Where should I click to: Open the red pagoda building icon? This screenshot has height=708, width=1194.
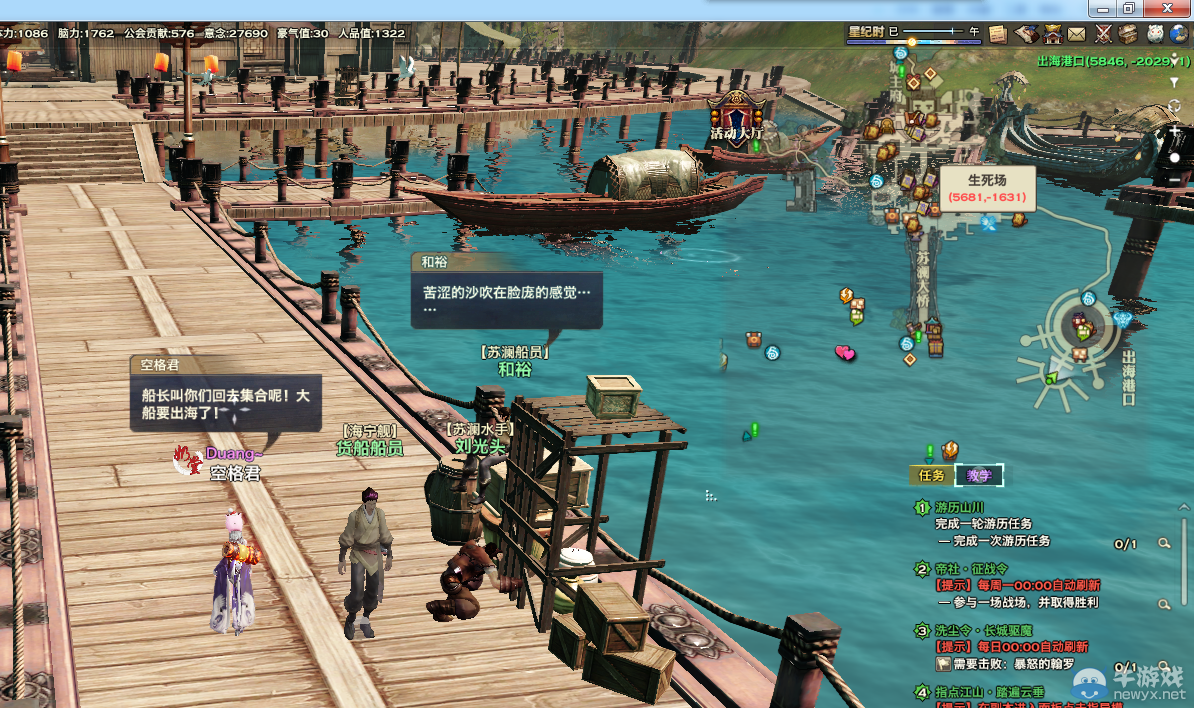point(1053,34)
